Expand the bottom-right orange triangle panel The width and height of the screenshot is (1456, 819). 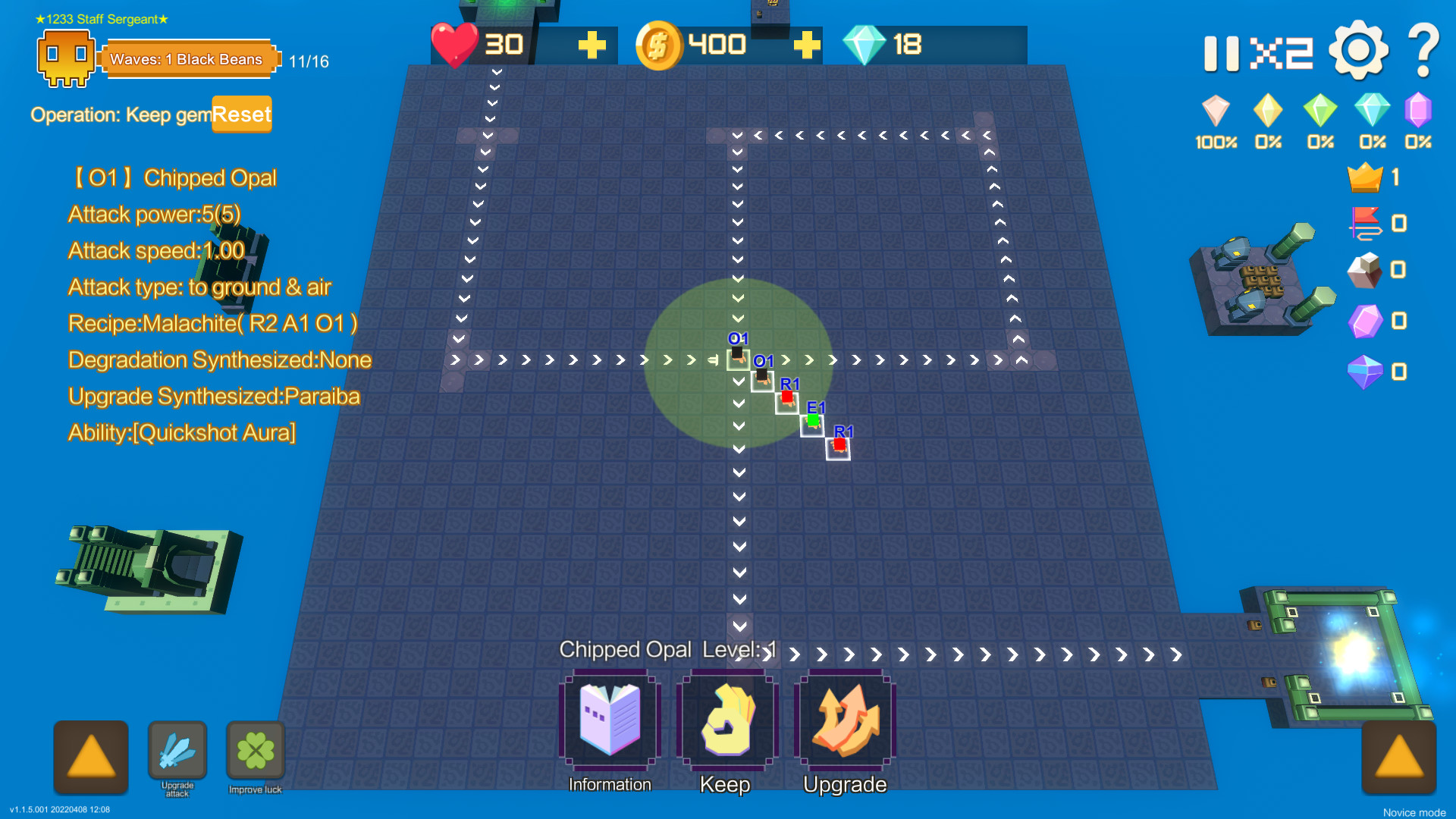pyautogui.click(x=1400, y=758)
